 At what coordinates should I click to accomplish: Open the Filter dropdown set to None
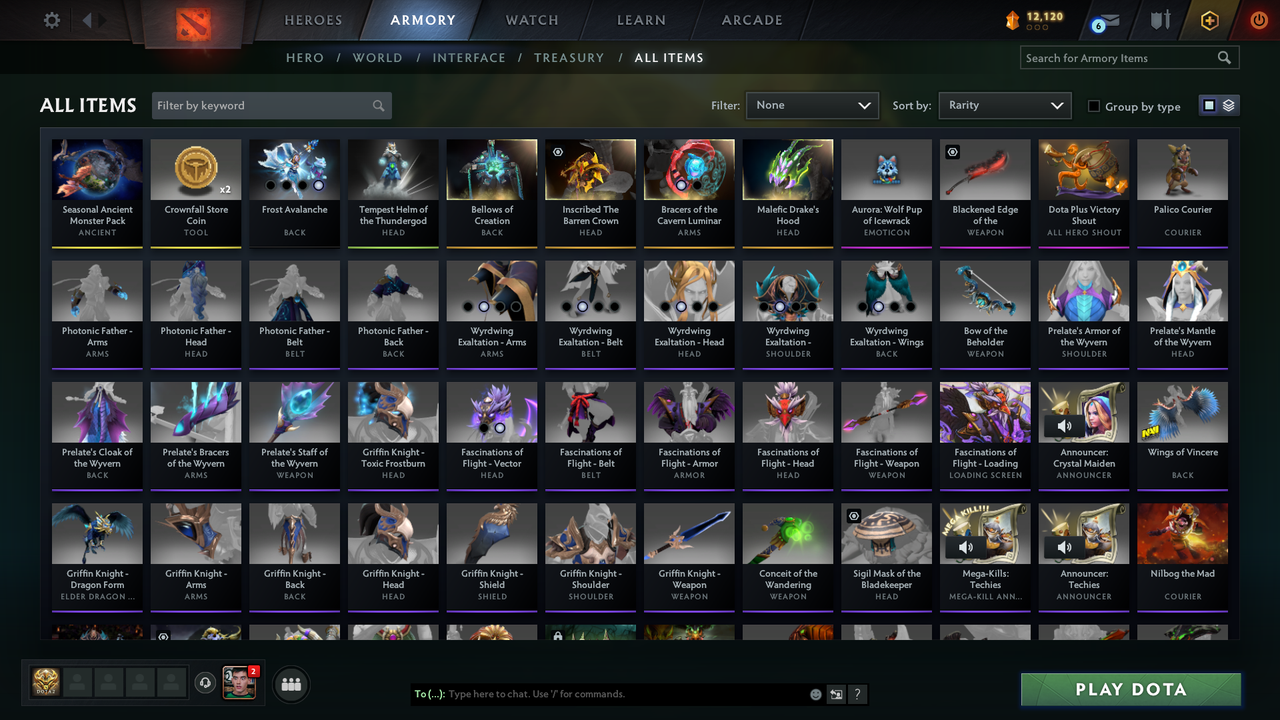[x=811, y=105]
